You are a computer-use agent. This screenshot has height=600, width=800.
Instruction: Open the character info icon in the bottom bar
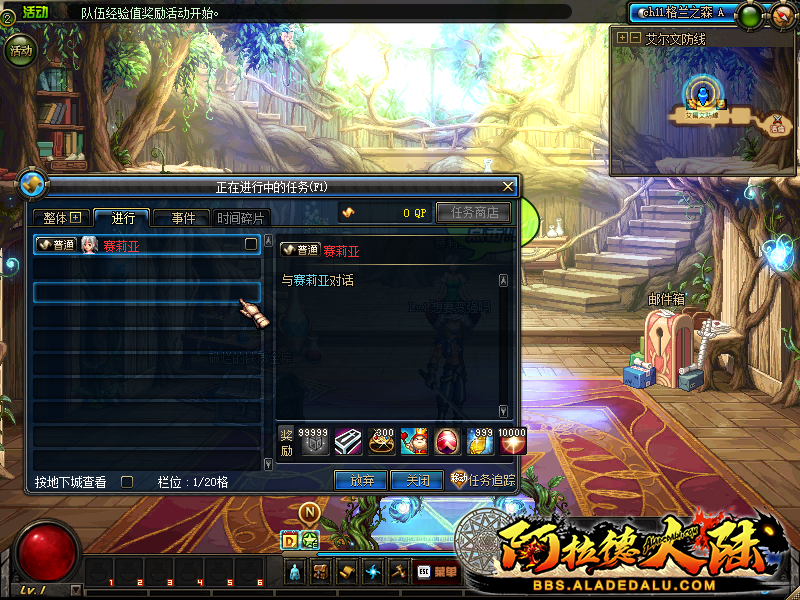296,572
